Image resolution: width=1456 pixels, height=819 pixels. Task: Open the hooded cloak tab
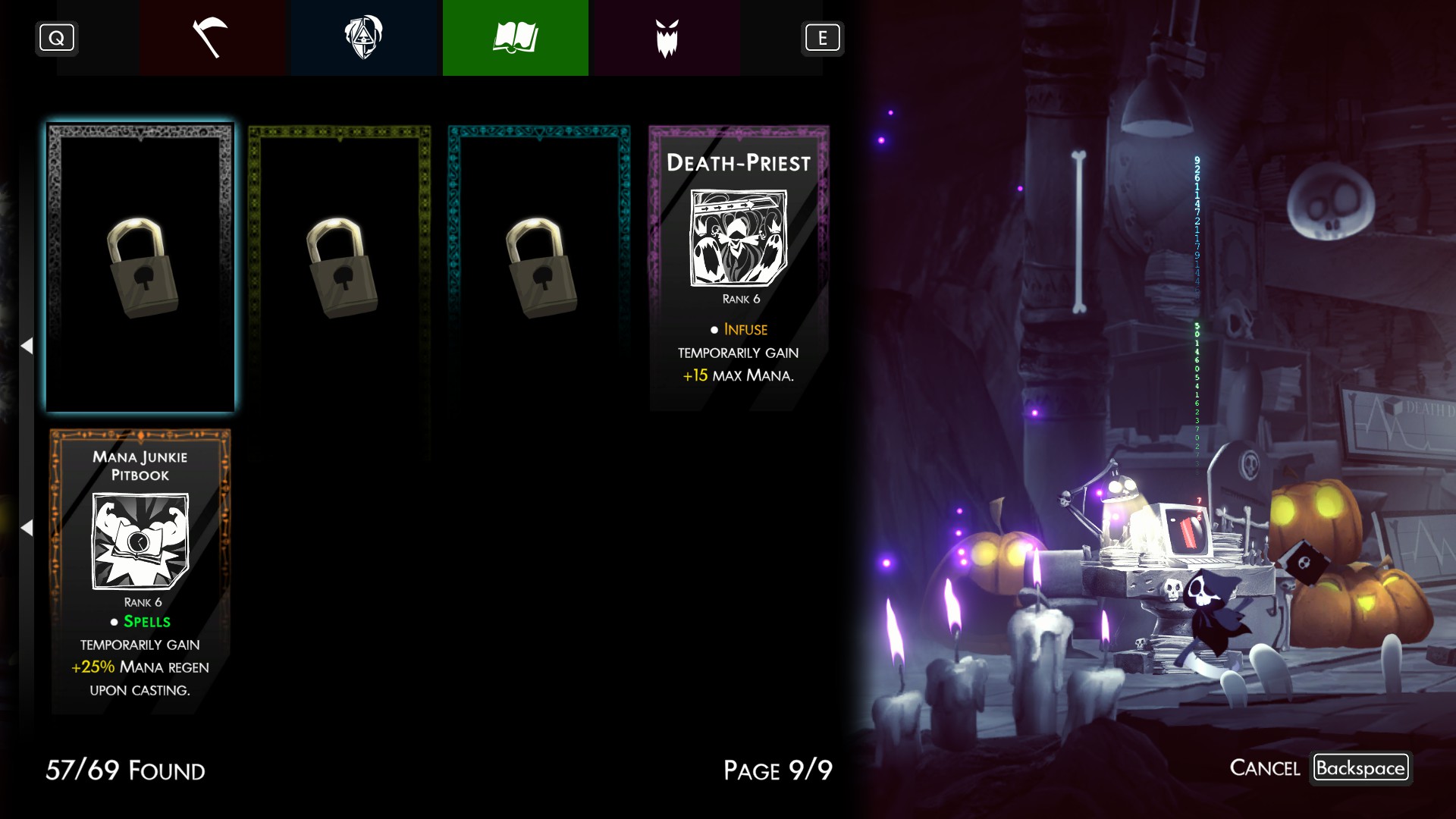tap(364, 38)
